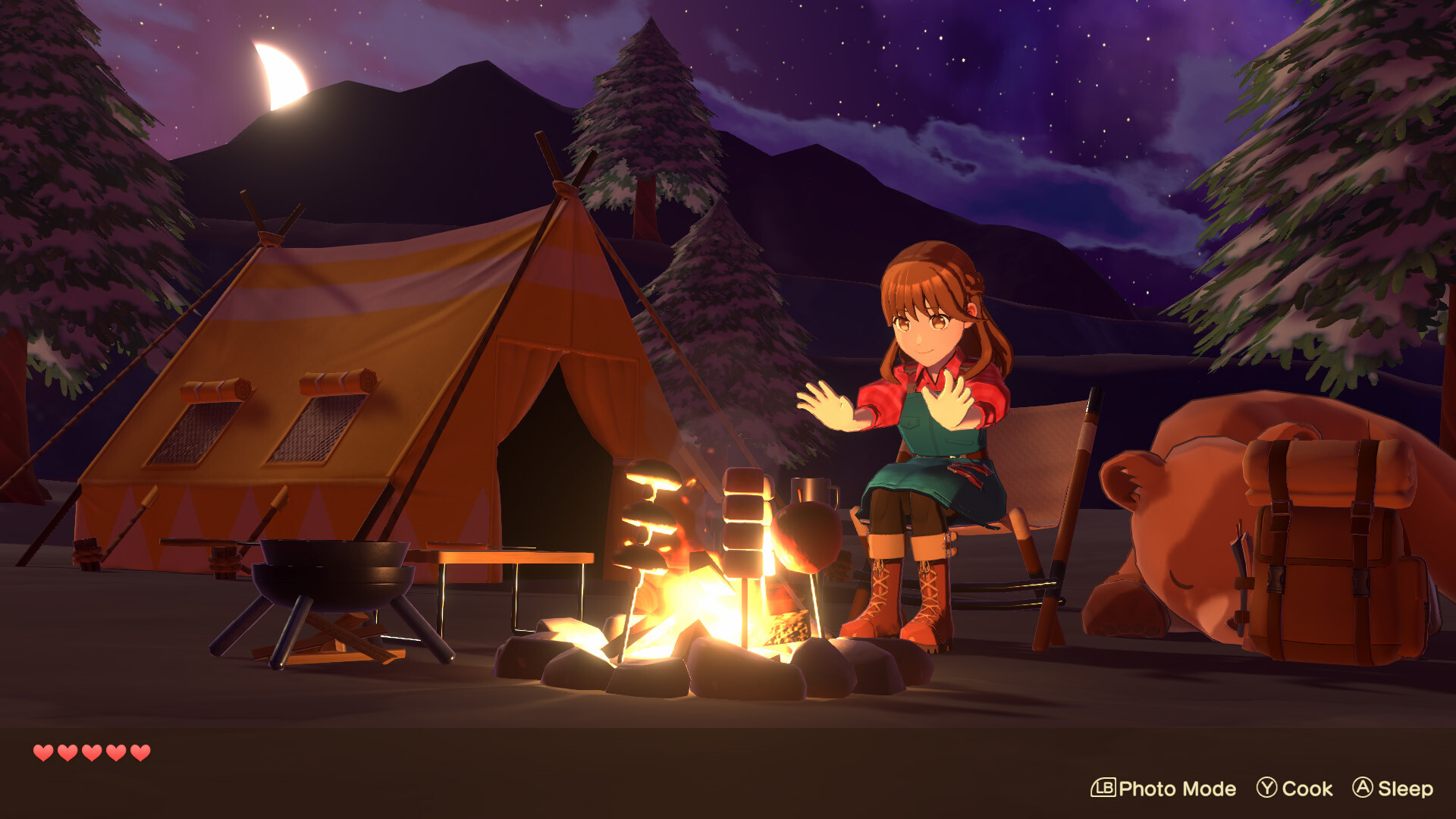The image size is (1456, 819).
Task: Click the cooking pot on the tripod
Action: coord(334,576)
